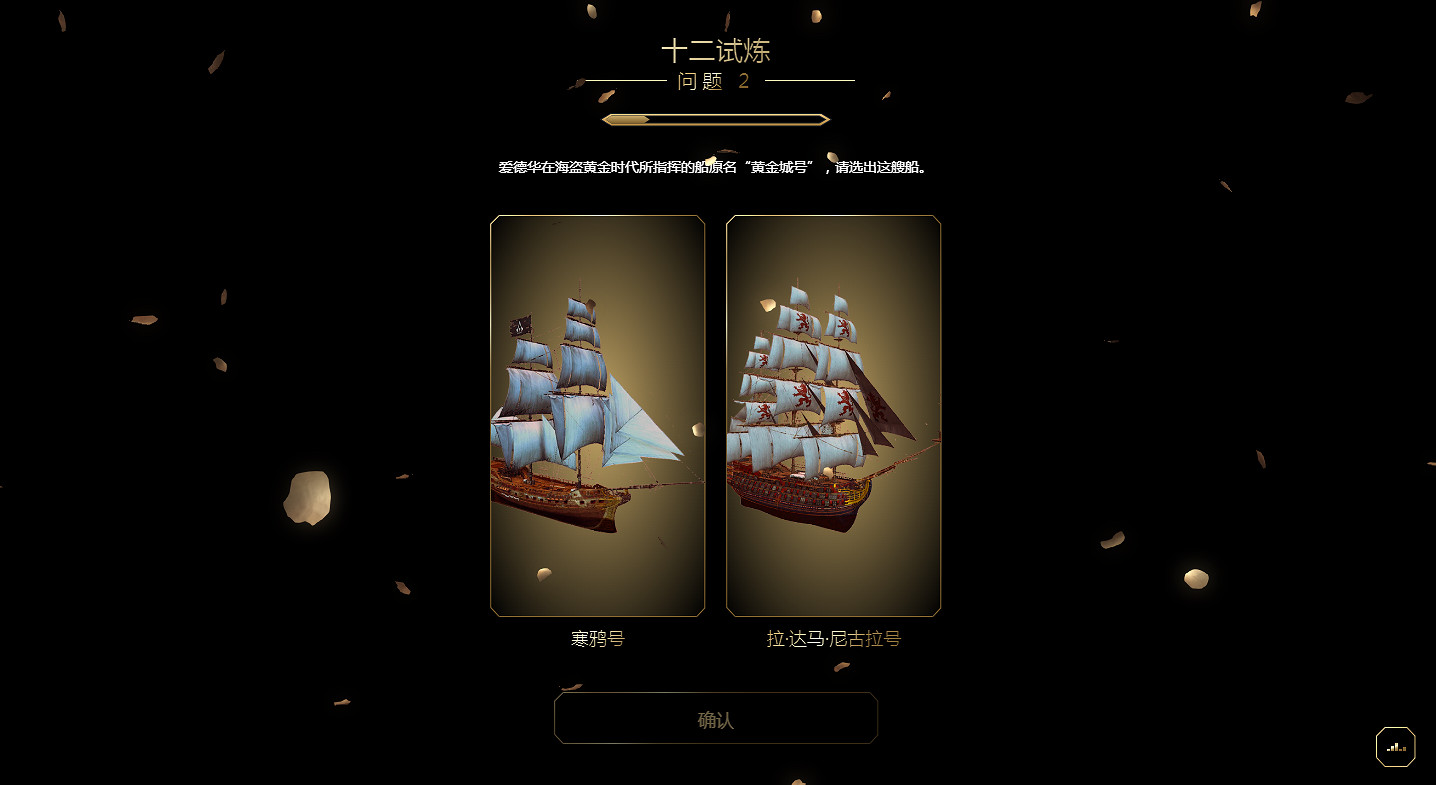This screenshot has width=1436, height=785.
Task: Select the 拉·达马·尼古拉号 ship card
Action: [833, 415]
